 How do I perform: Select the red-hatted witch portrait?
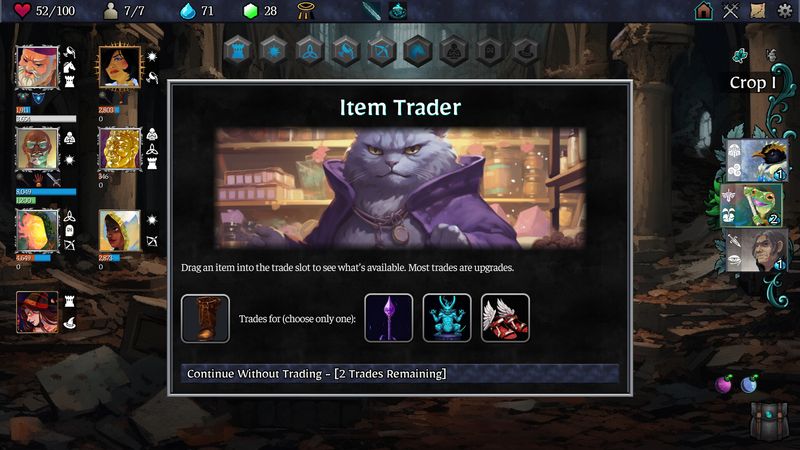37,311
